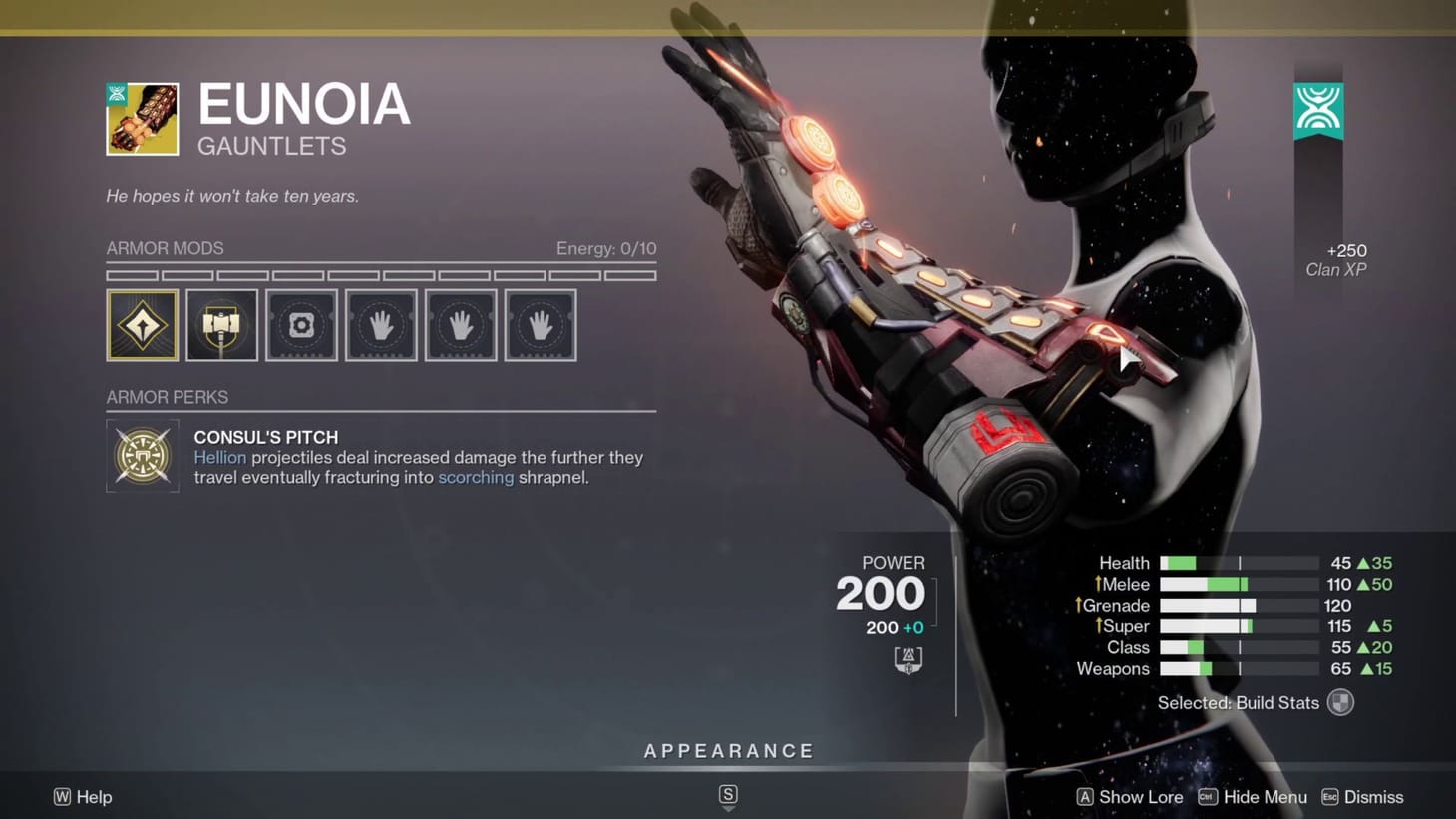Select the last empty gauntlet mod slot
1456x819 pixels.
click(540, 324)
